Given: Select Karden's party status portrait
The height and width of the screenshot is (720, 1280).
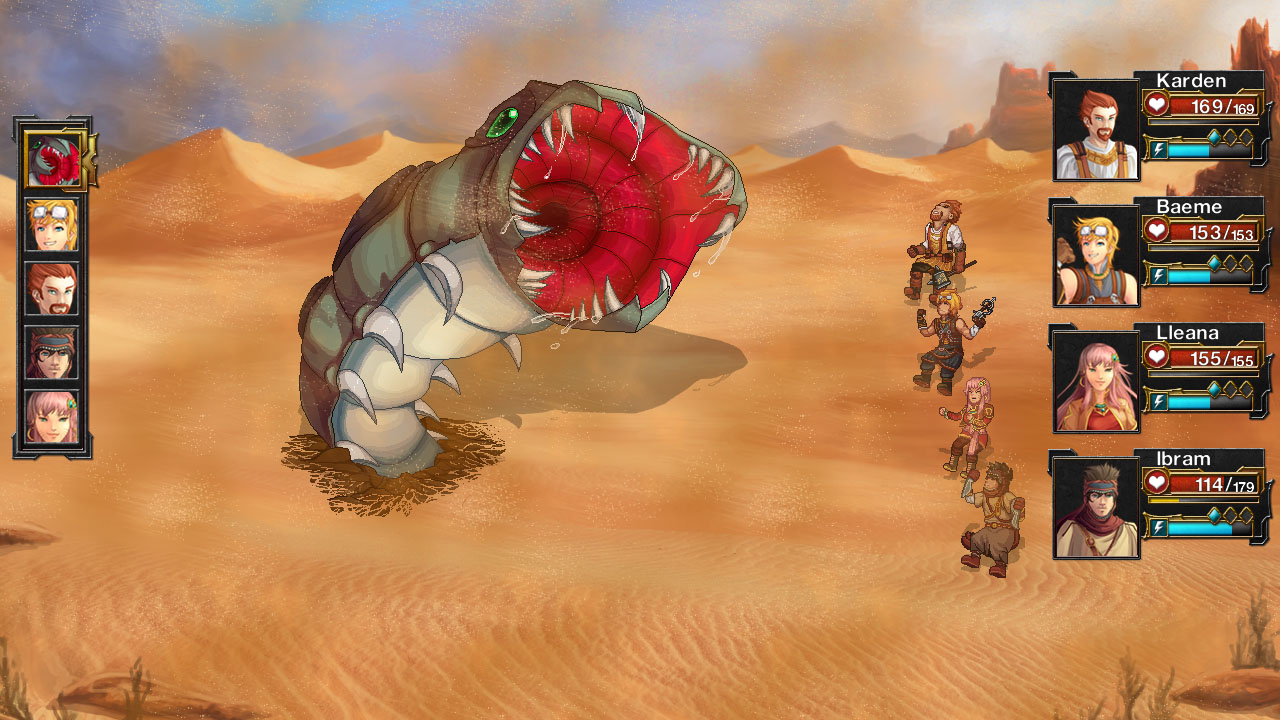Looking at the screenshot, I should 1096,130.
